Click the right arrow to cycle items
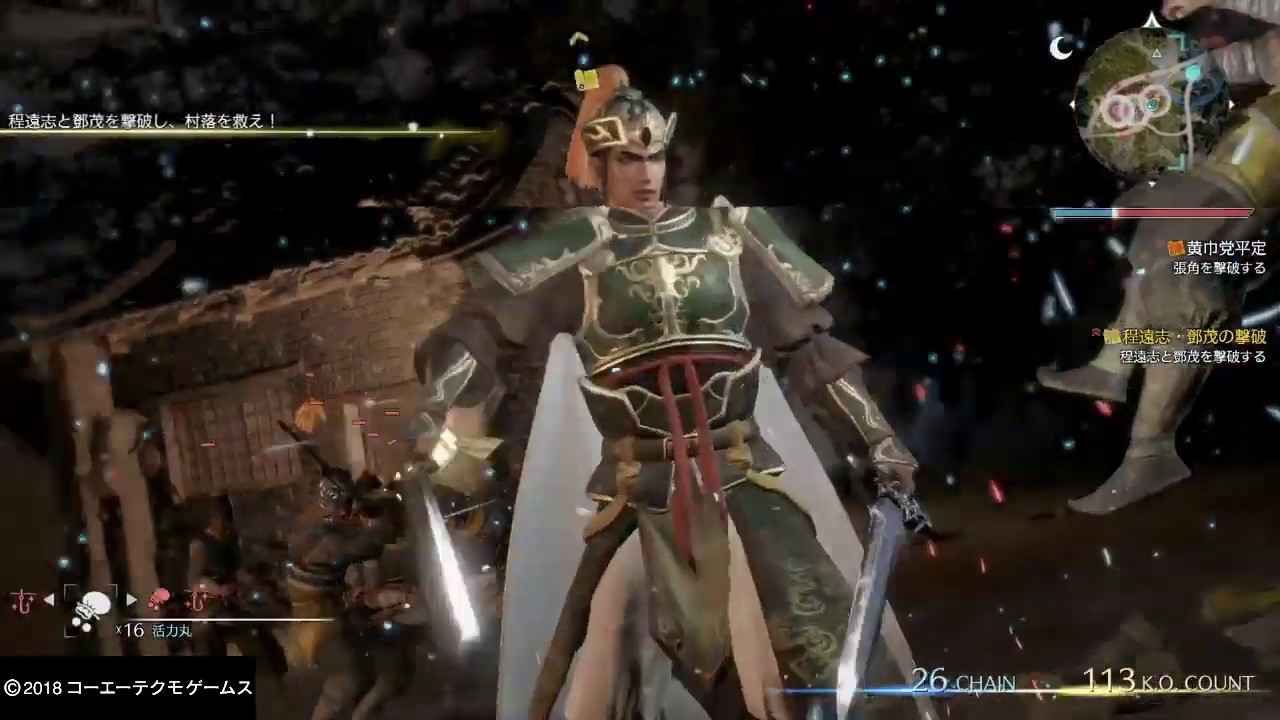 [131, 598]
